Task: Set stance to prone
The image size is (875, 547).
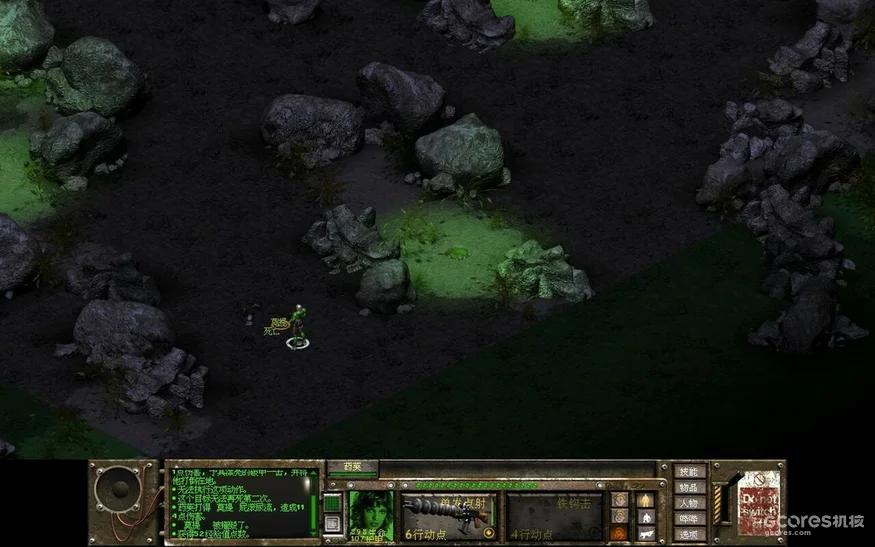Action: click(645, 534)
